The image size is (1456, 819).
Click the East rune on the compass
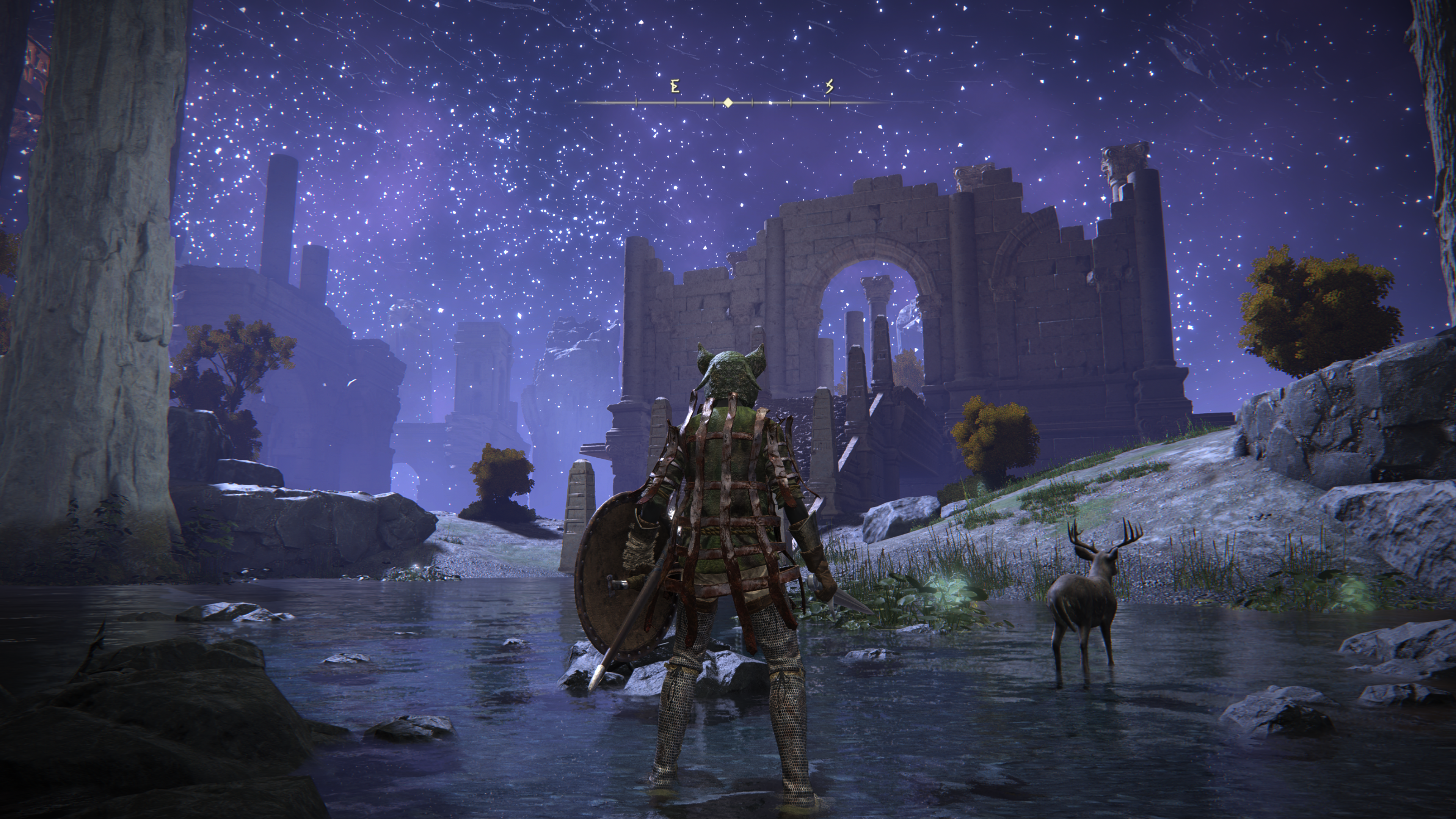click(x=674, y=86)
